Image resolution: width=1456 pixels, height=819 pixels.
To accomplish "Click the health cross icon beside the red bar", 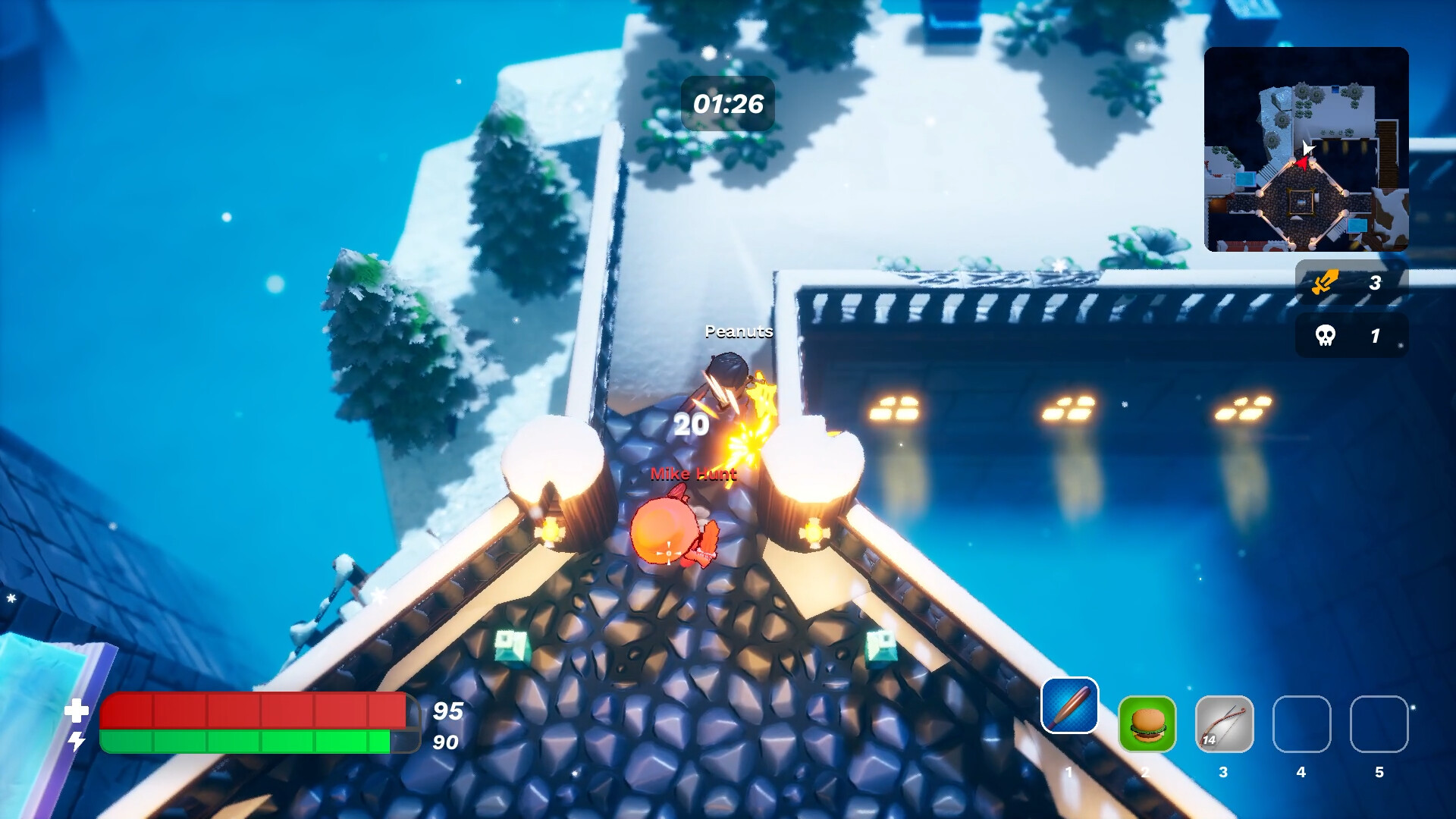I will [76, 711].
